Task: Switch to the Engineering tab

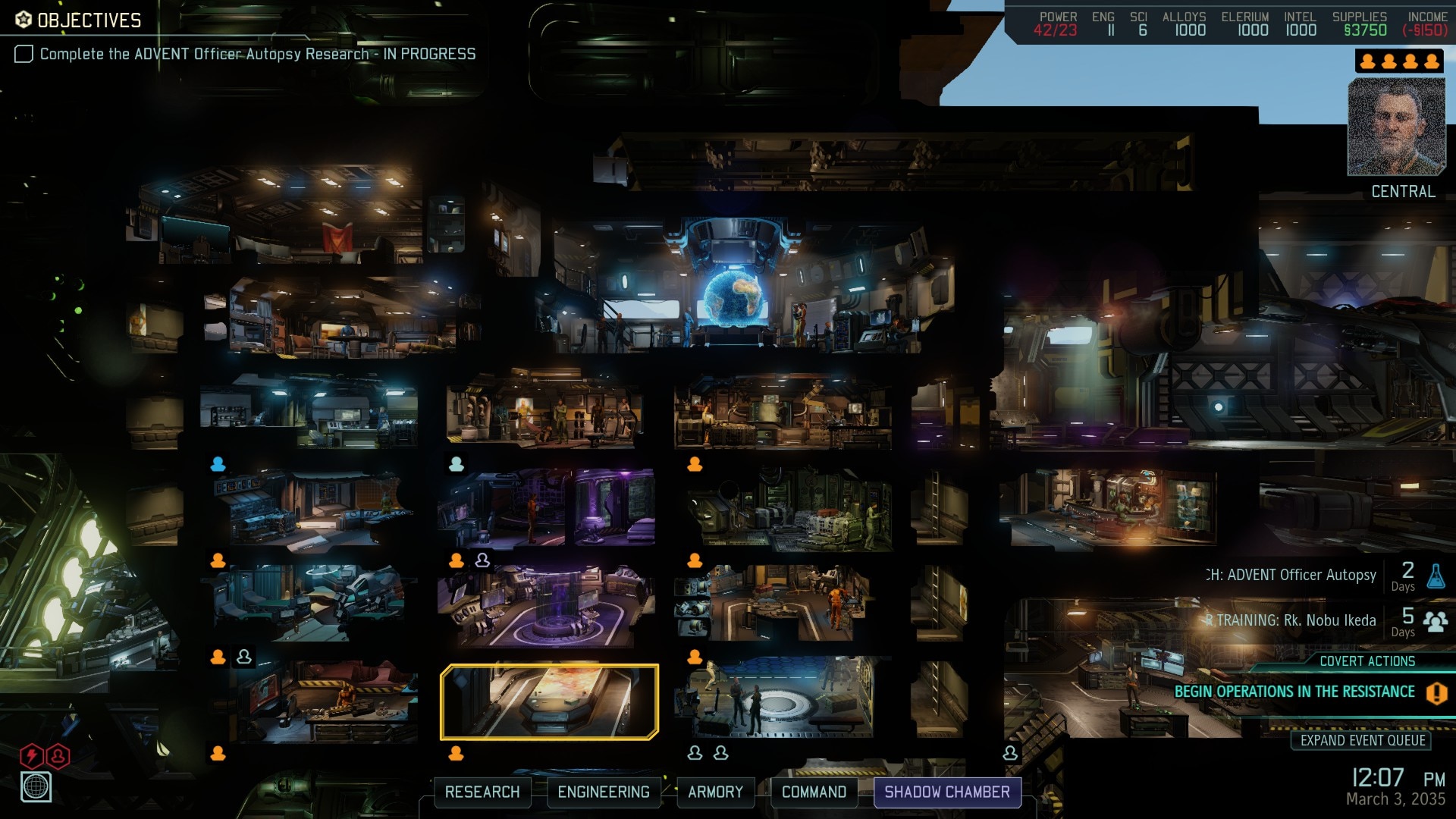Action: click(x=604, y=792)
